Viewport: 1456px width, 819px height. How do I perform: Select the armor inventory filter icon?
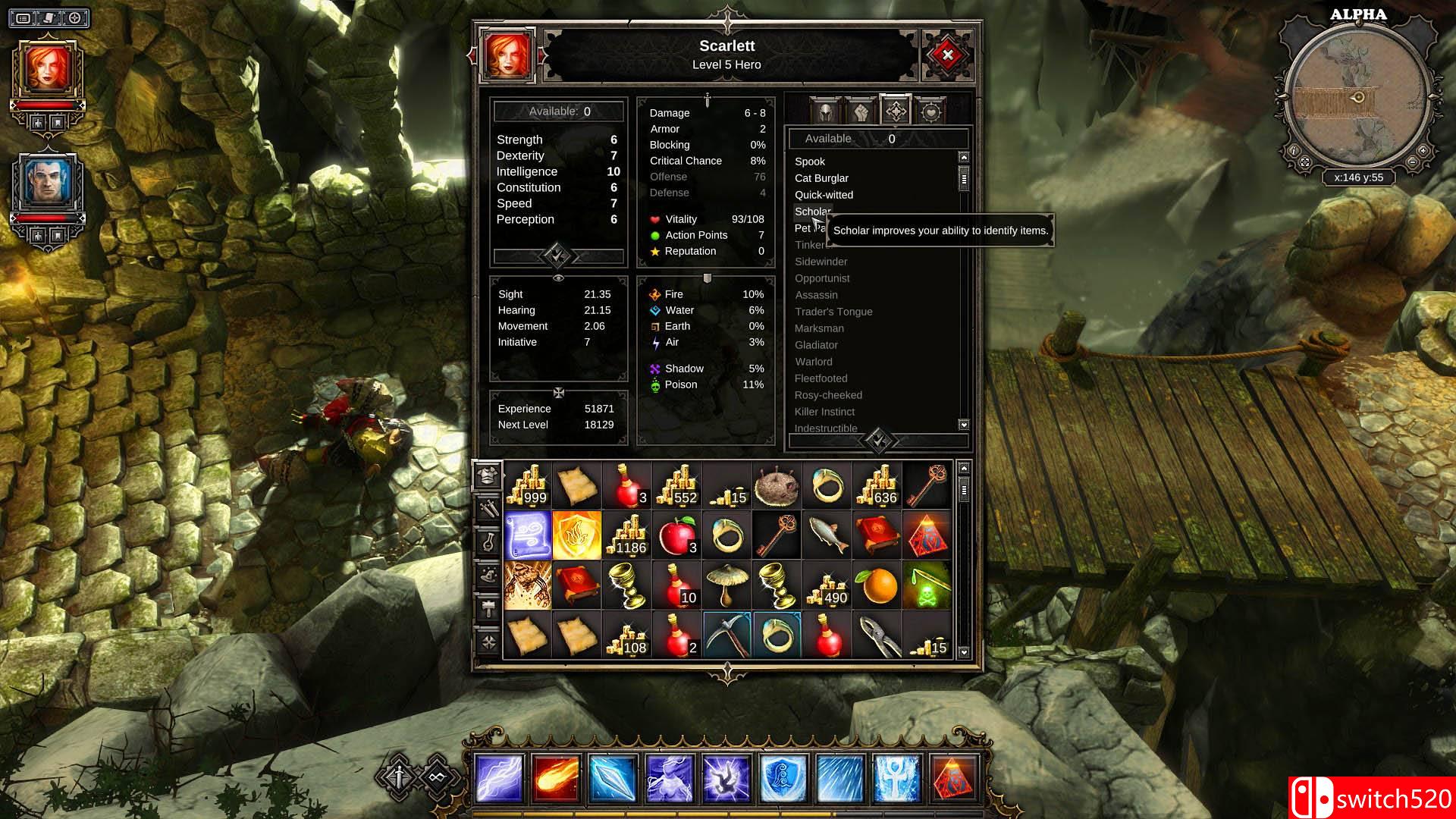[487, 475]
